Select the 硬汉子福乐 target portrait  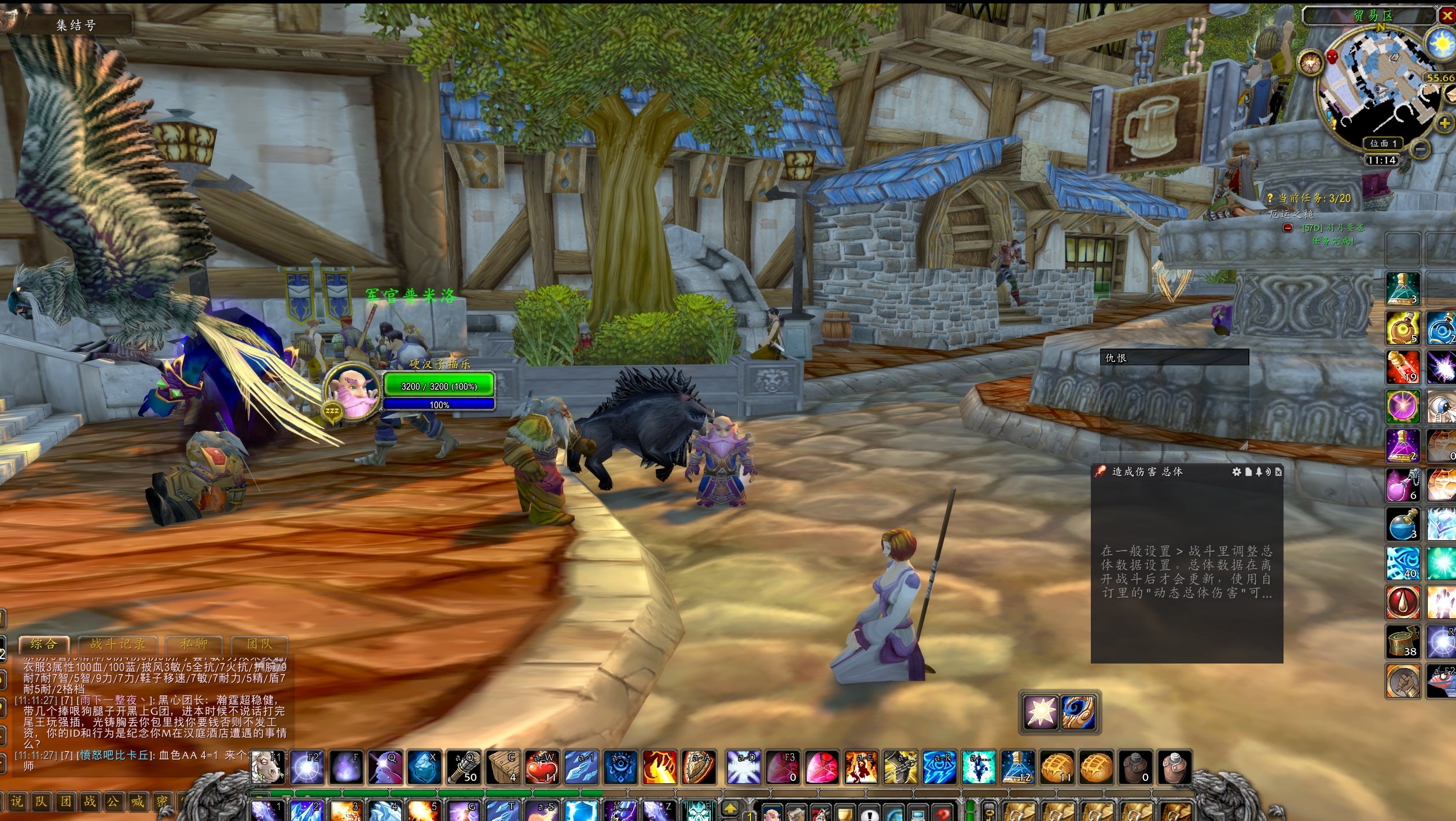tap(351, 391)
